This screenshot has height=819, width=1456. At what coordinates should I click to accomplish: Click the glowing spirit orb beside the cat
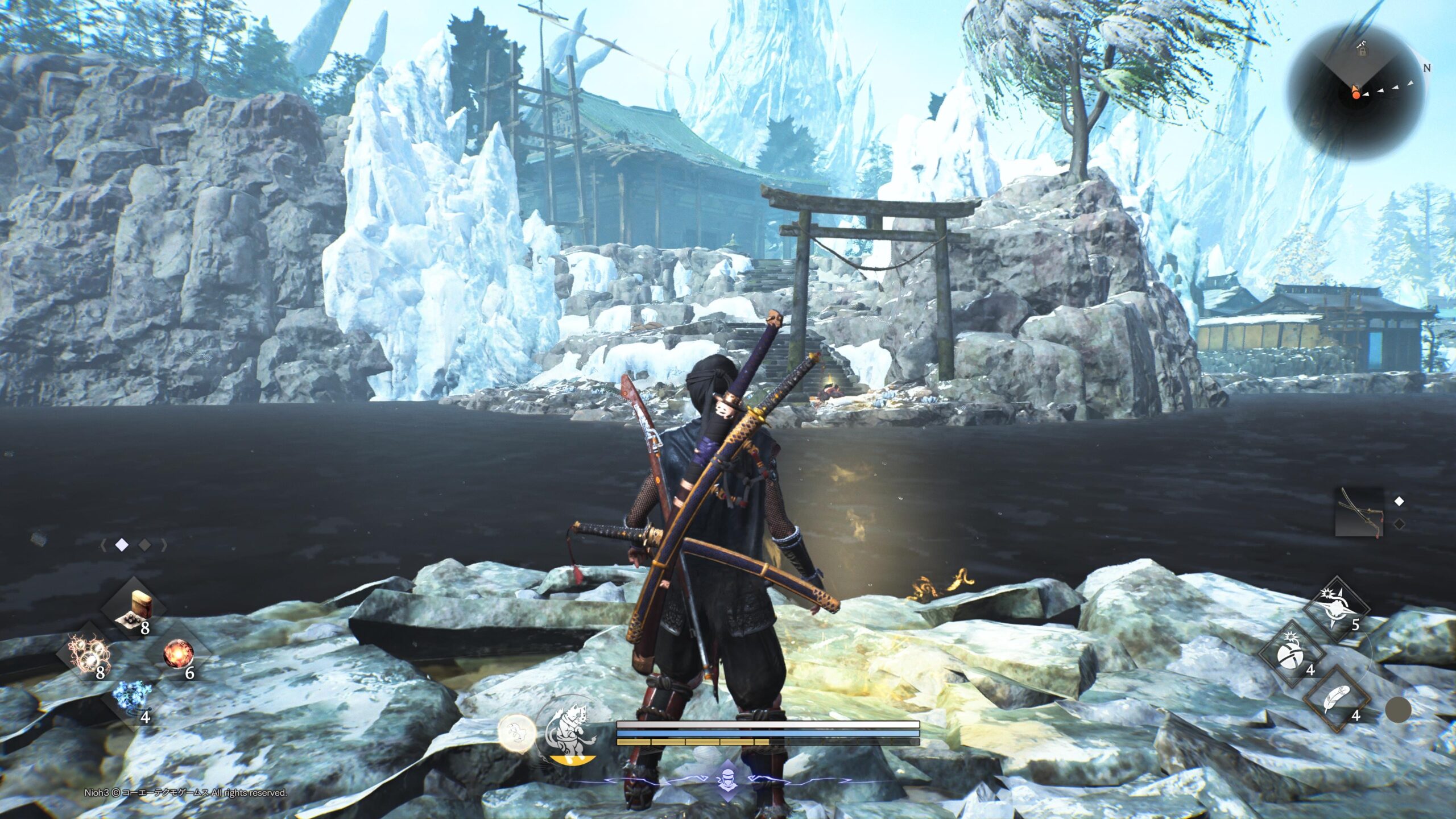pyautogui.click(x=517, y=733)
